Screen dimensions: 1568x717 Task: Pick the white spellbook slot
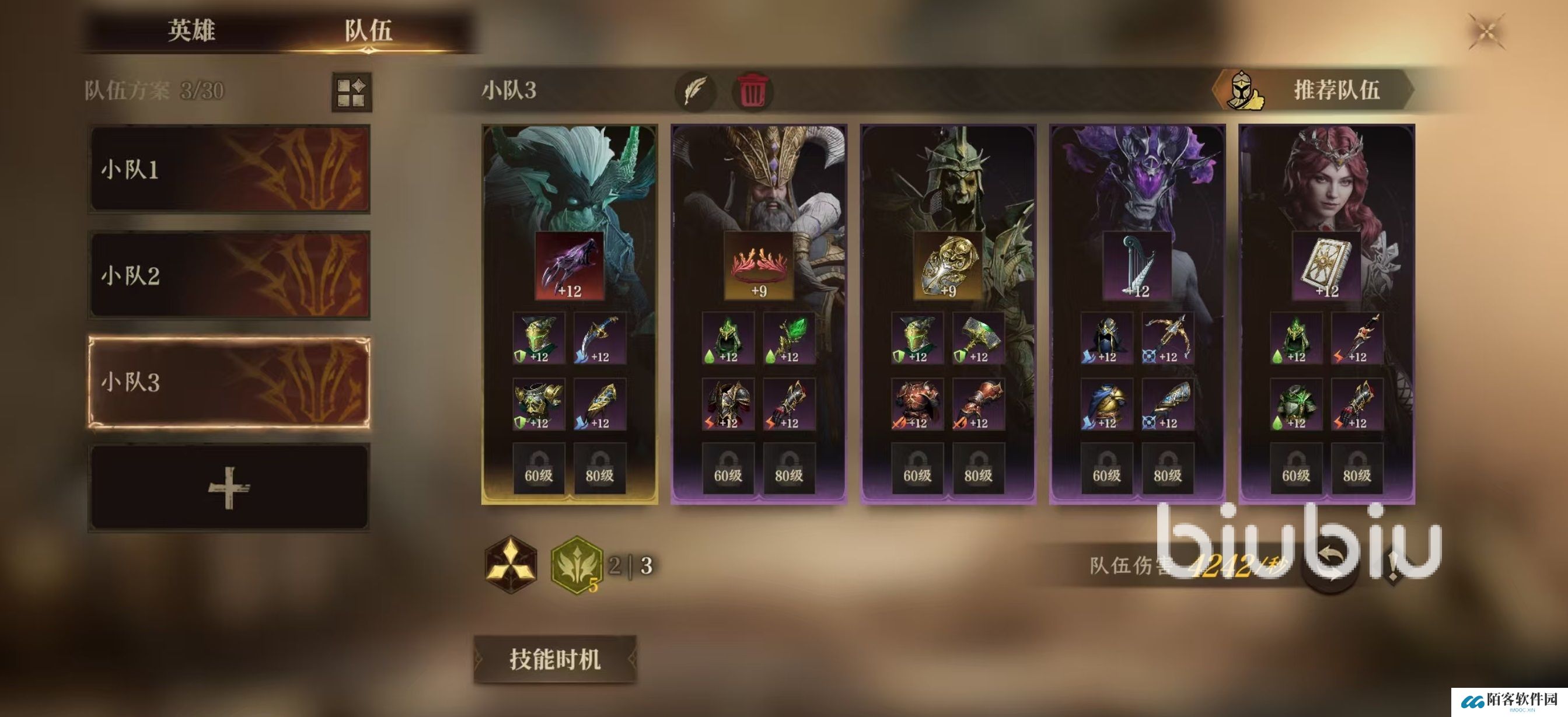coord(1326,266)
